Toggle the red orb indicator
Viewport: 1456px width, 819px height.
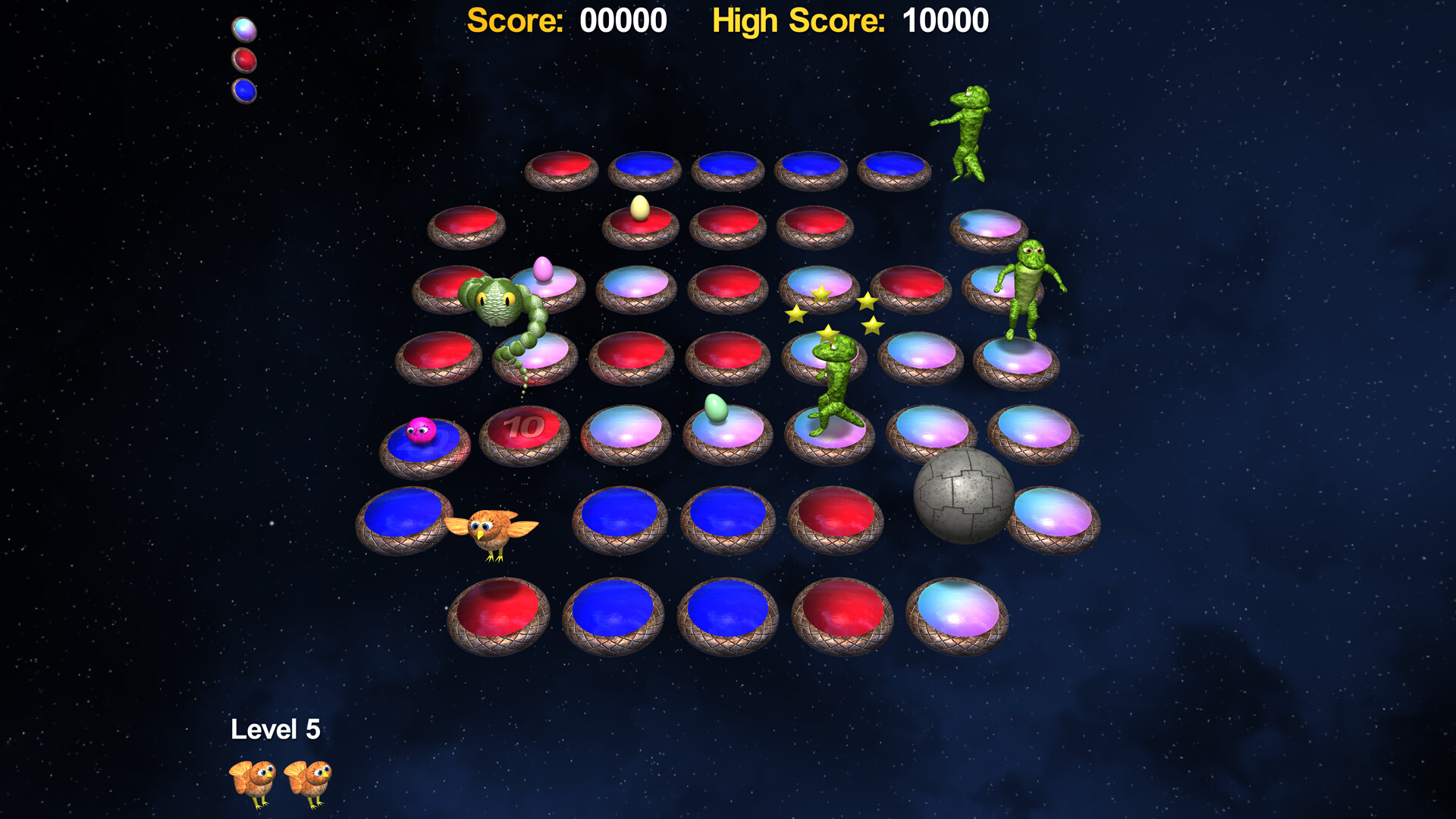click(243, 59)
